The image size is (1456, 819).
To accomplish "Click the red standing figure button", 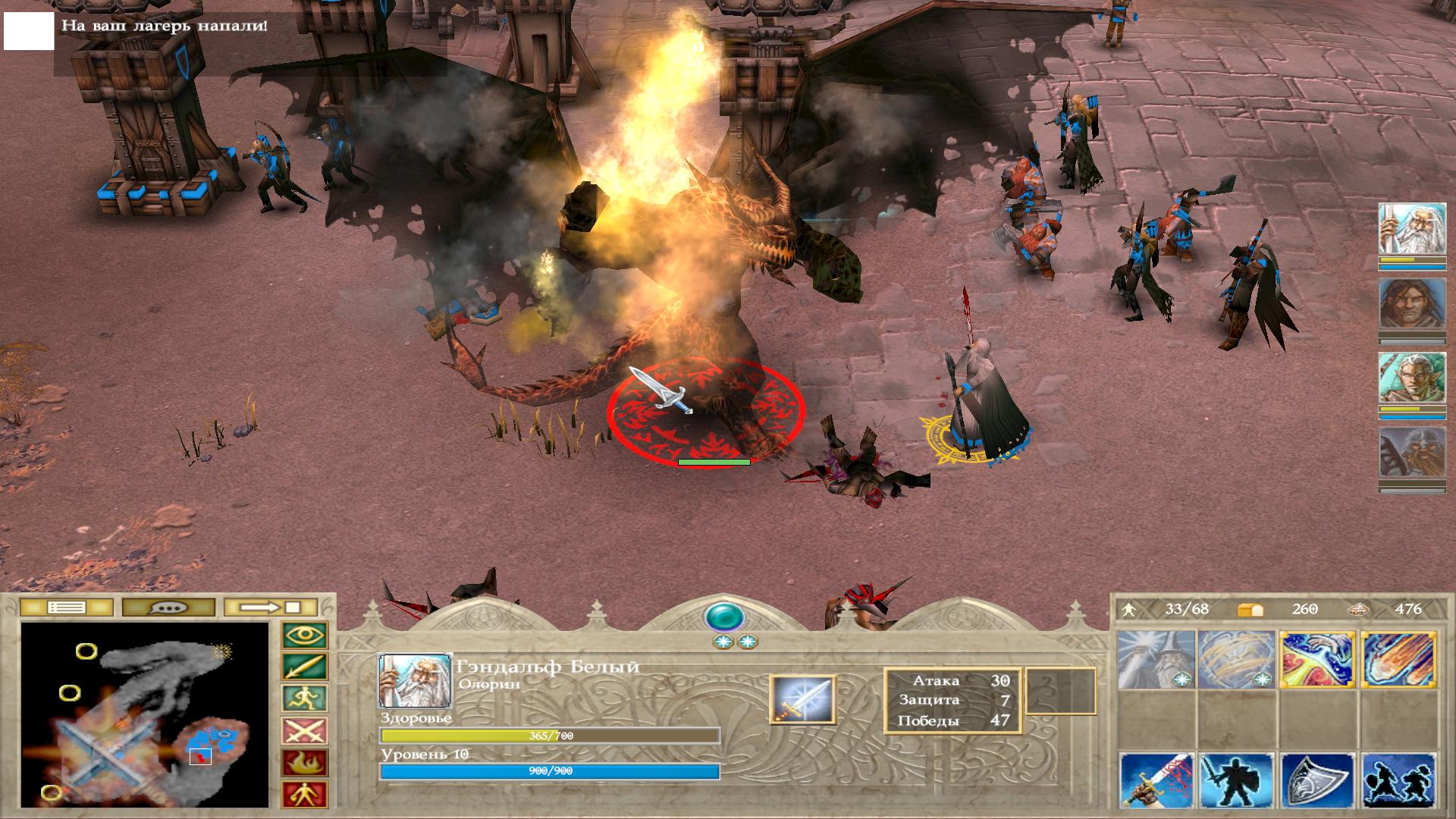I will 305,795.
